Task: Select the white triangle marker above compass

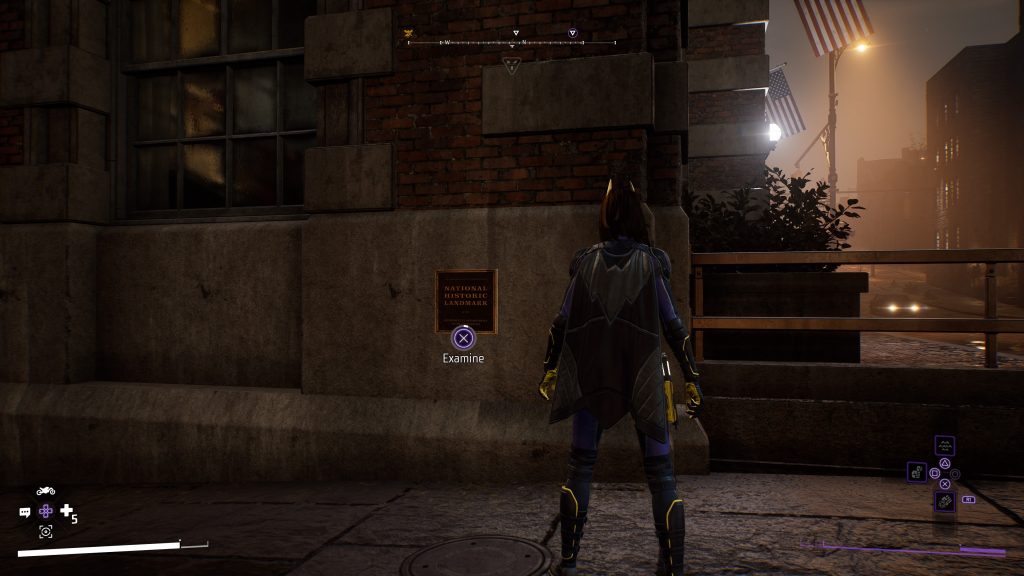Action: 516,33
